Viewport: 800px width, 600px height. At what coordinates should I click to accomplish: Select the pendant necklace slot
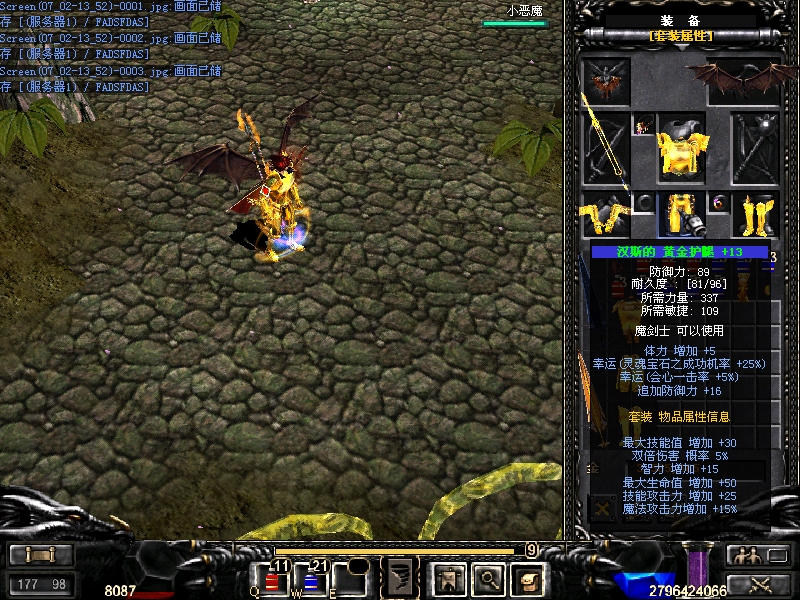642,127
